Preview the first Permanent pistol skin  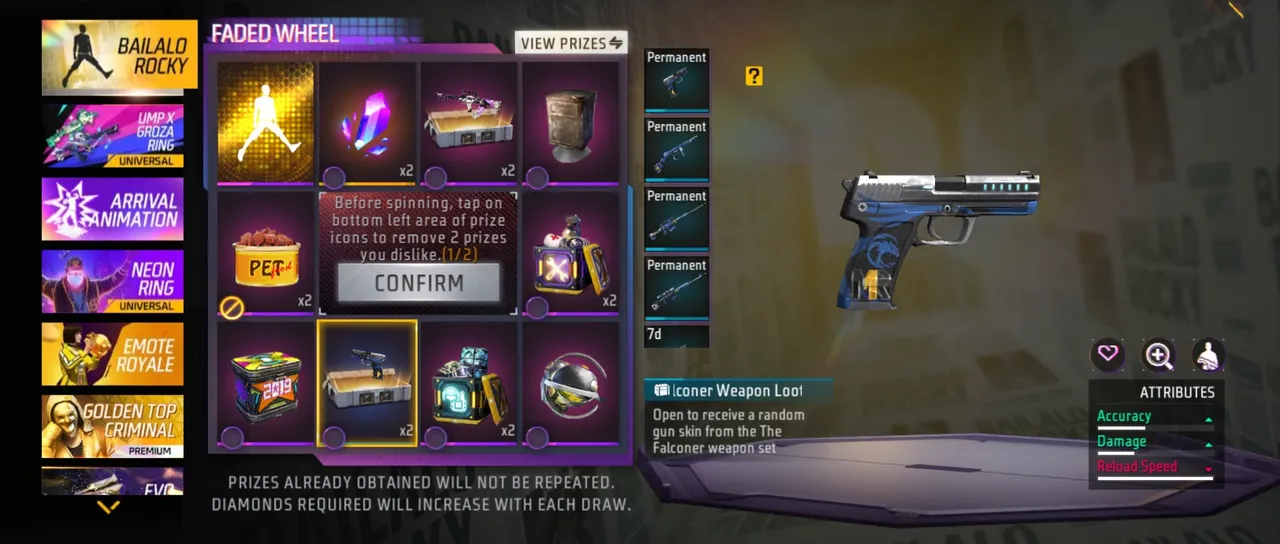pos(677,81)
